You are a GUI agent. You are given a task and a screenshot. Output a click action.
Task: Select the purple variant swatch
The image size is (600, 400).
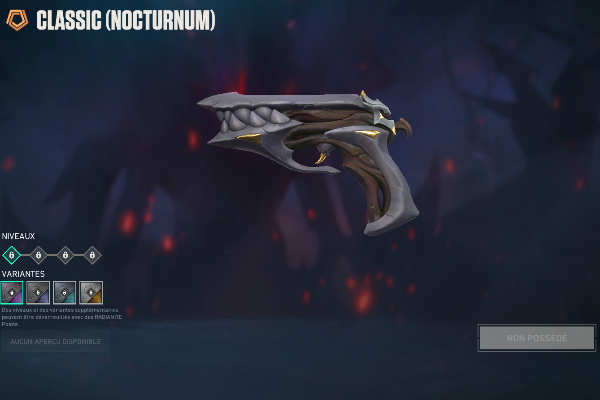point(12,292)
